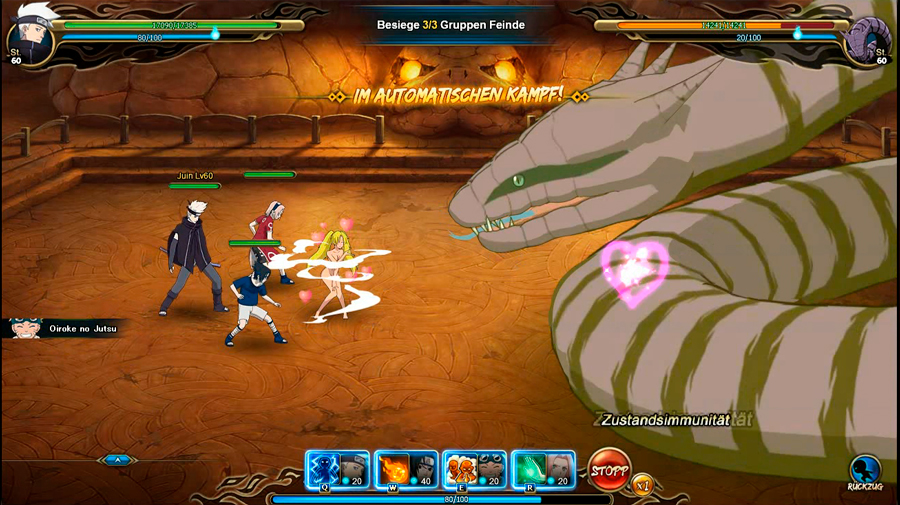Screen dimensions: 900x505
Task: Stop the automatic battle with STOPP
Action: tap(608, 469)
